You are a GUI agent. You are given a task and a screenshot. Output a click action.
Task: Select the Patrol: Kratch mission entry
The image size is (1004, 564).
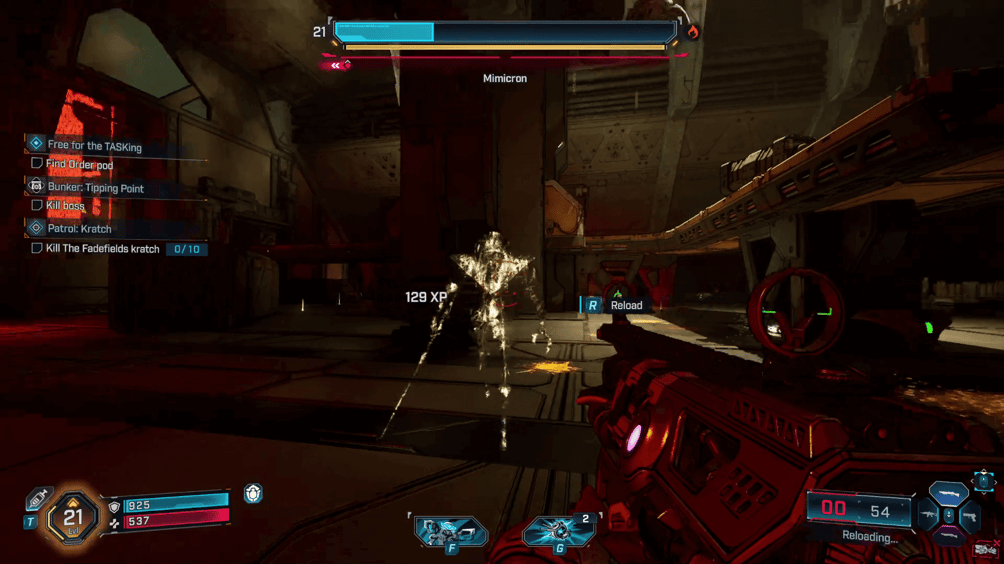(x=80, y=228)
